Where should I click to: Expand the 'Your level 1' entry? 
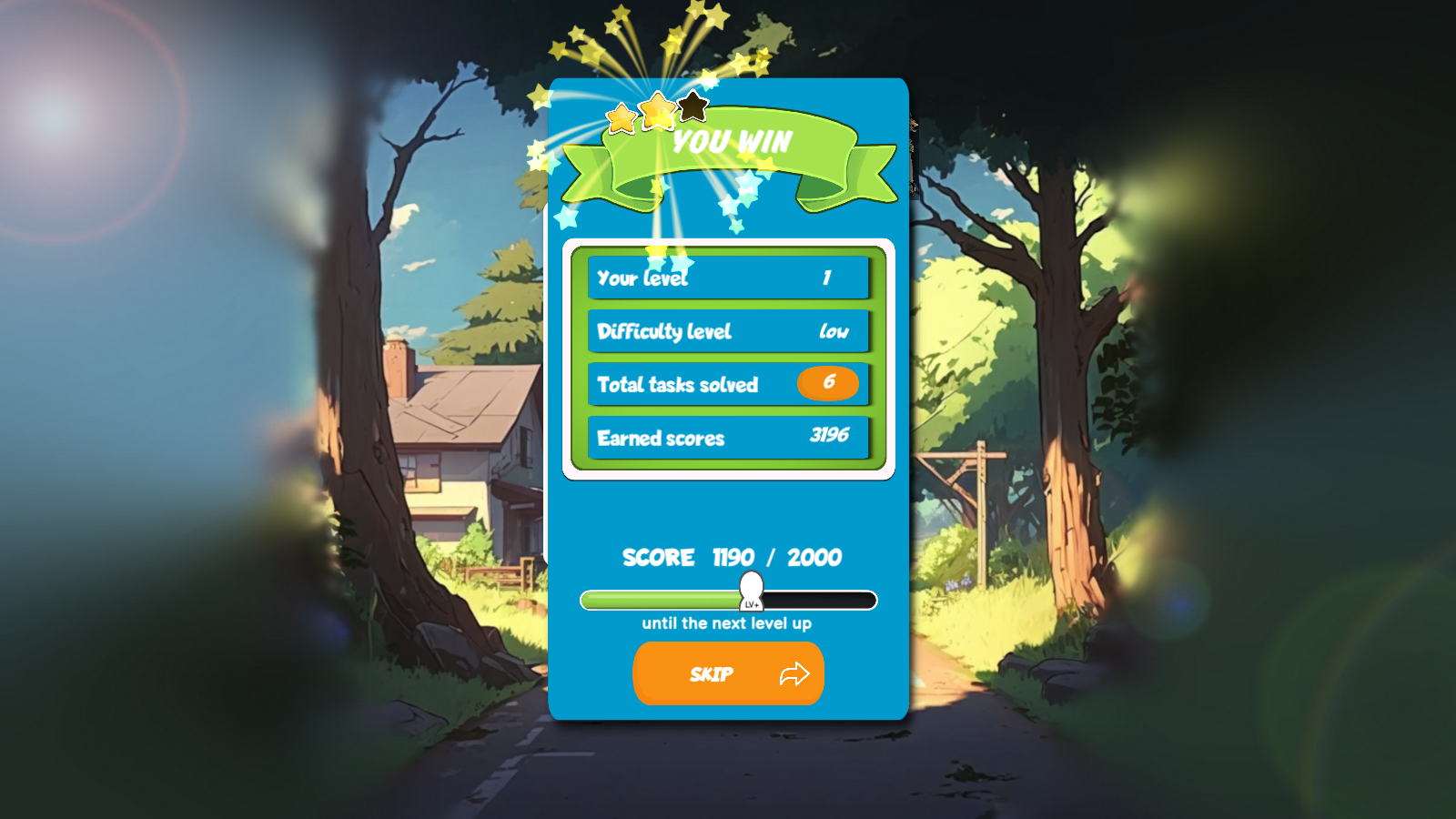point(729,278)
